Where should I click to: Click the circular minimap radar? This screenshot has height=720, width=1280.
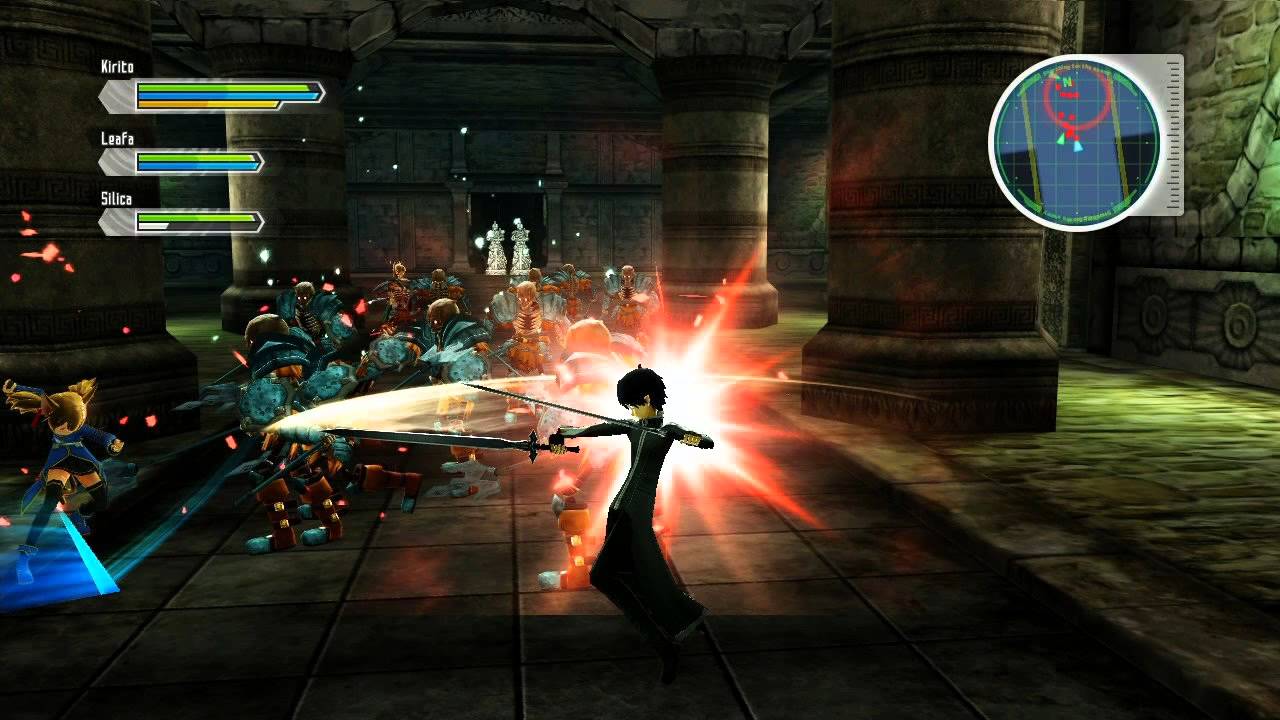1075,141
